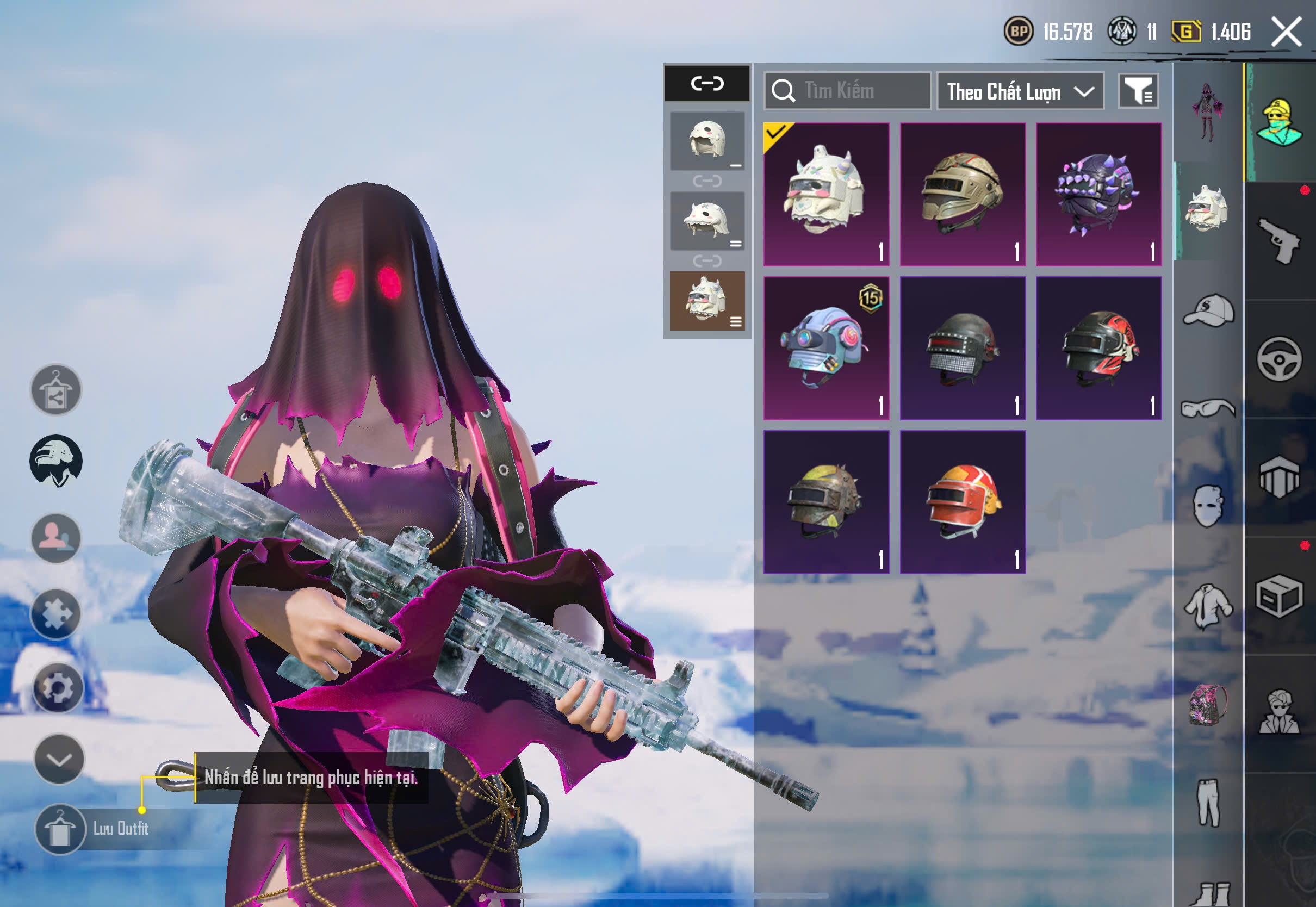The height and width of the screenshot is (907, 1316).
Task: Toggle the link icon above helmet levels
Action: [707, 84]
